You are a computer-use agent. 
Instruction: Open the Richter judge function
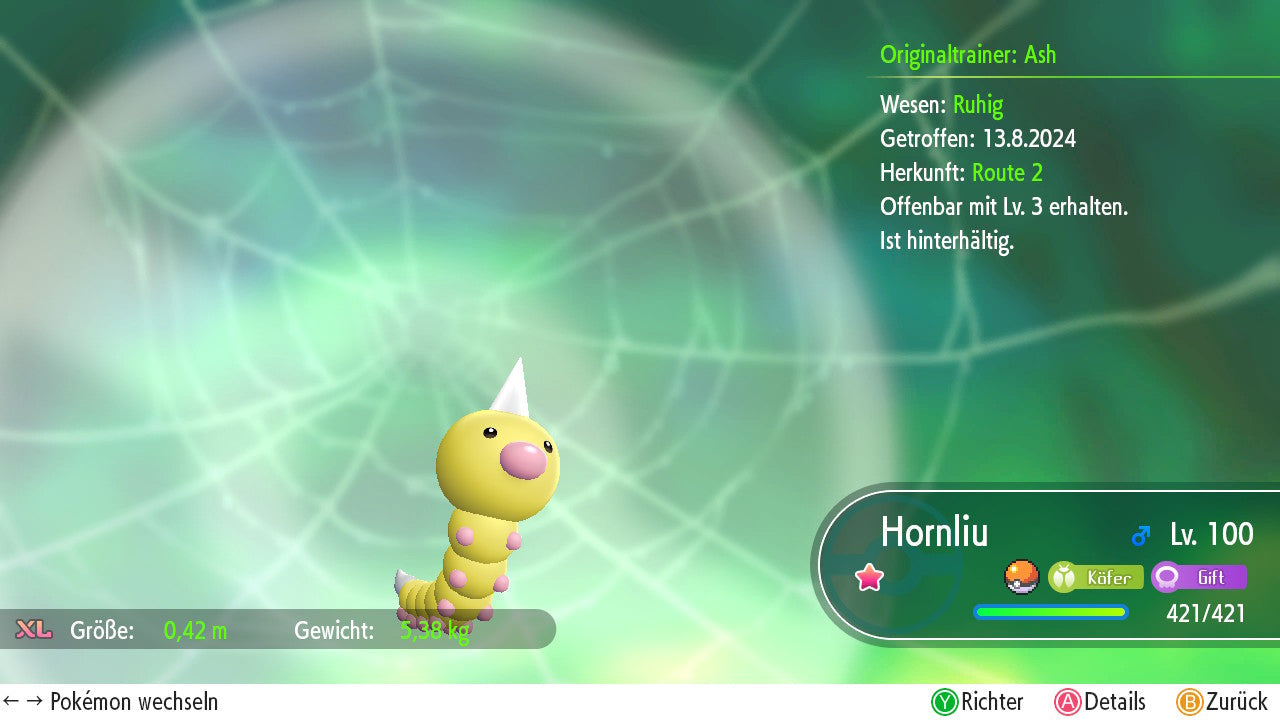click(977, 702)
